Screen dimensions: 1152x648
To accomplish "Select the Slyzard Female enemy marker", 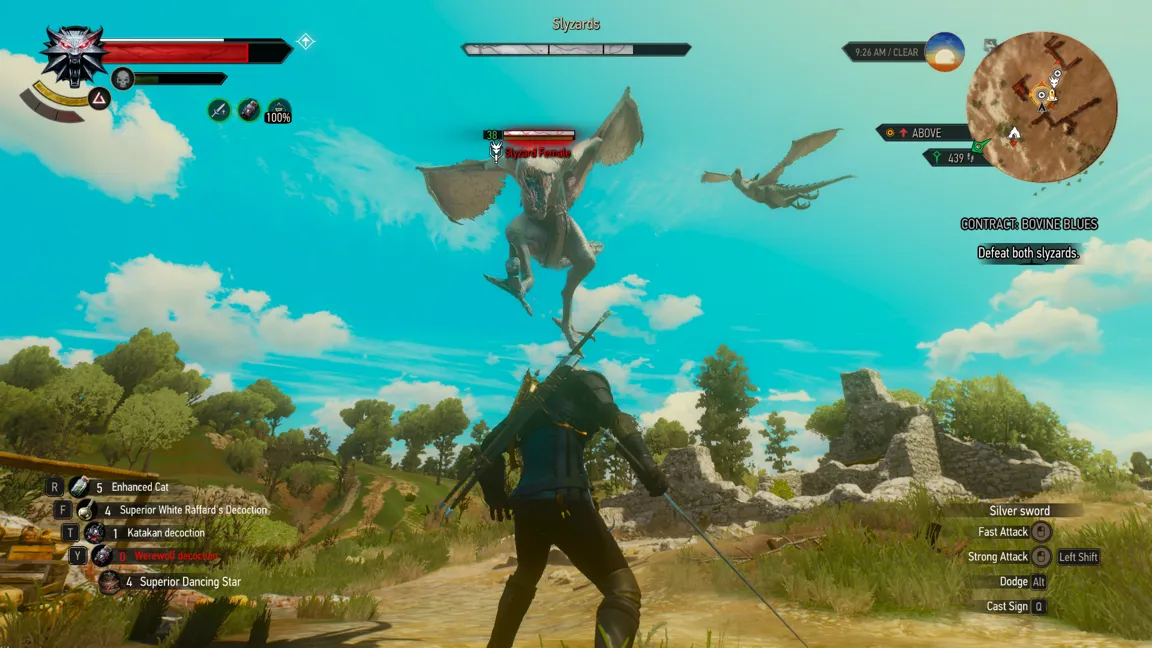I will click(496, 152).
